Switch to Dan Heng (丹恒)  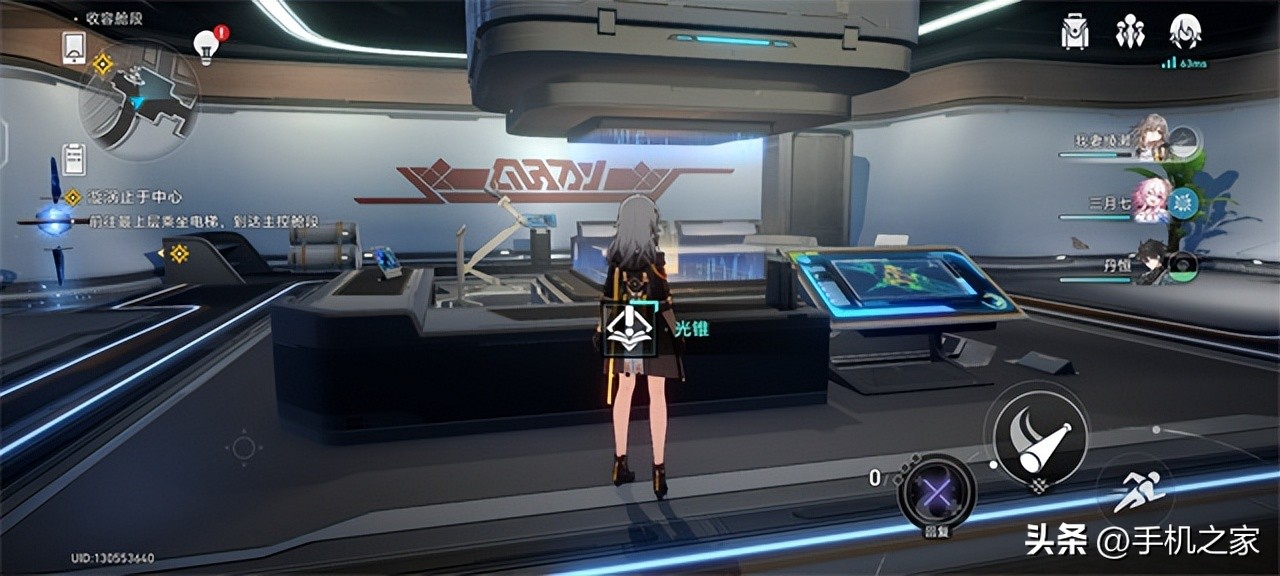1152,265
